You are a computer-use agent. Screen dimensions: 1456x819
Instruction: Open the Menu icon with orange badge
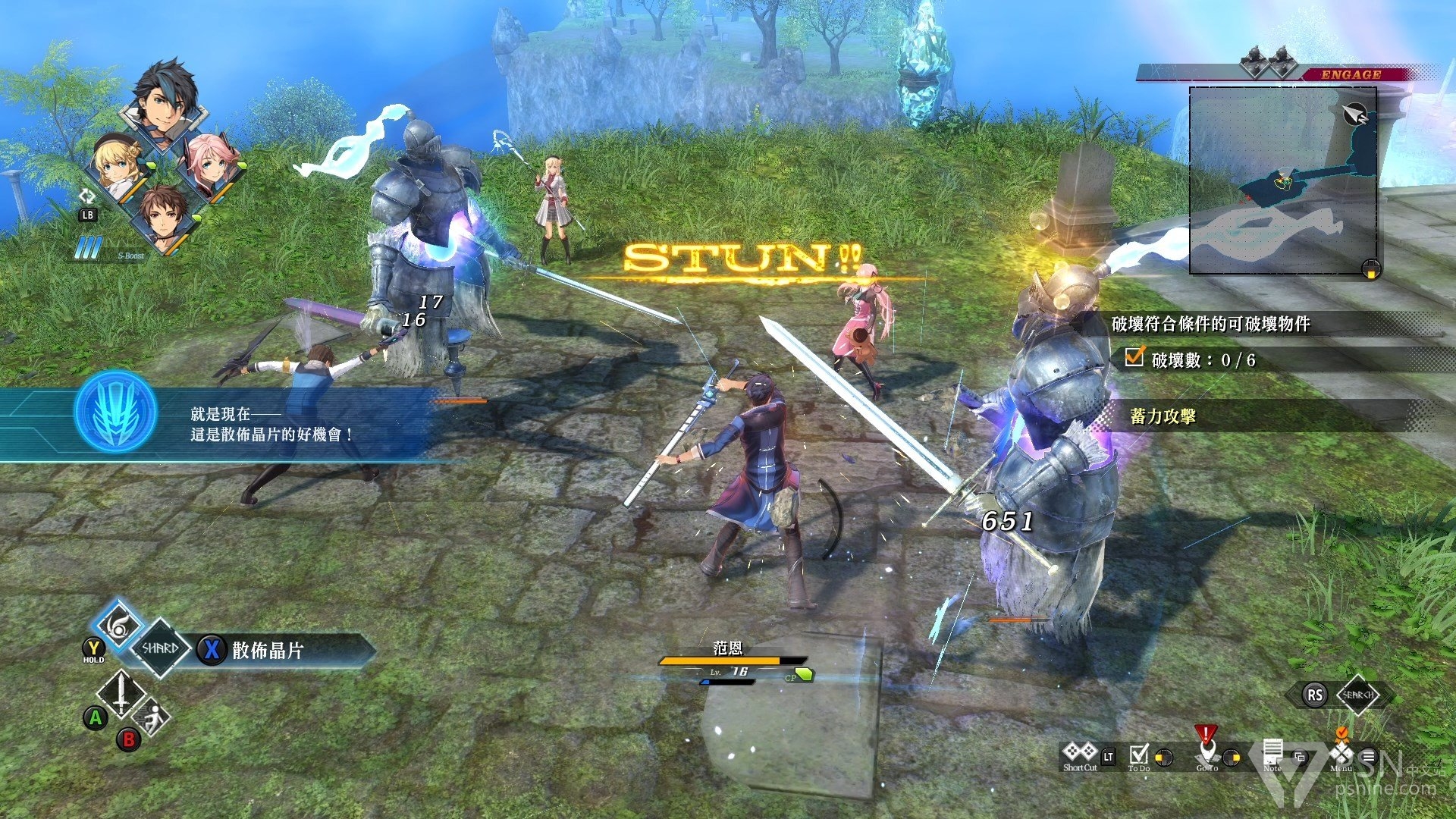point(1341,754)
